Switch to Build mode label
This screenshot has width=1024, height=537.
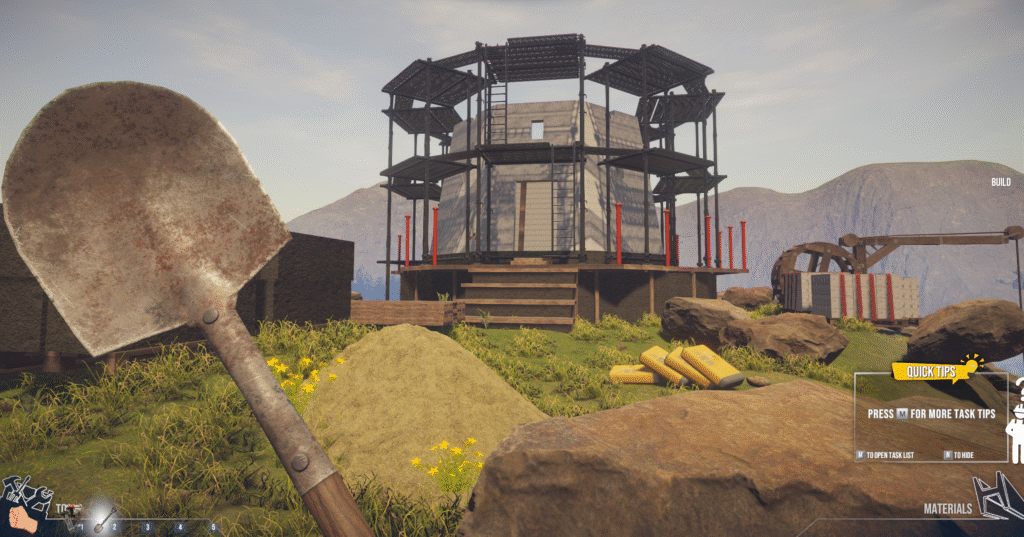1000,182
